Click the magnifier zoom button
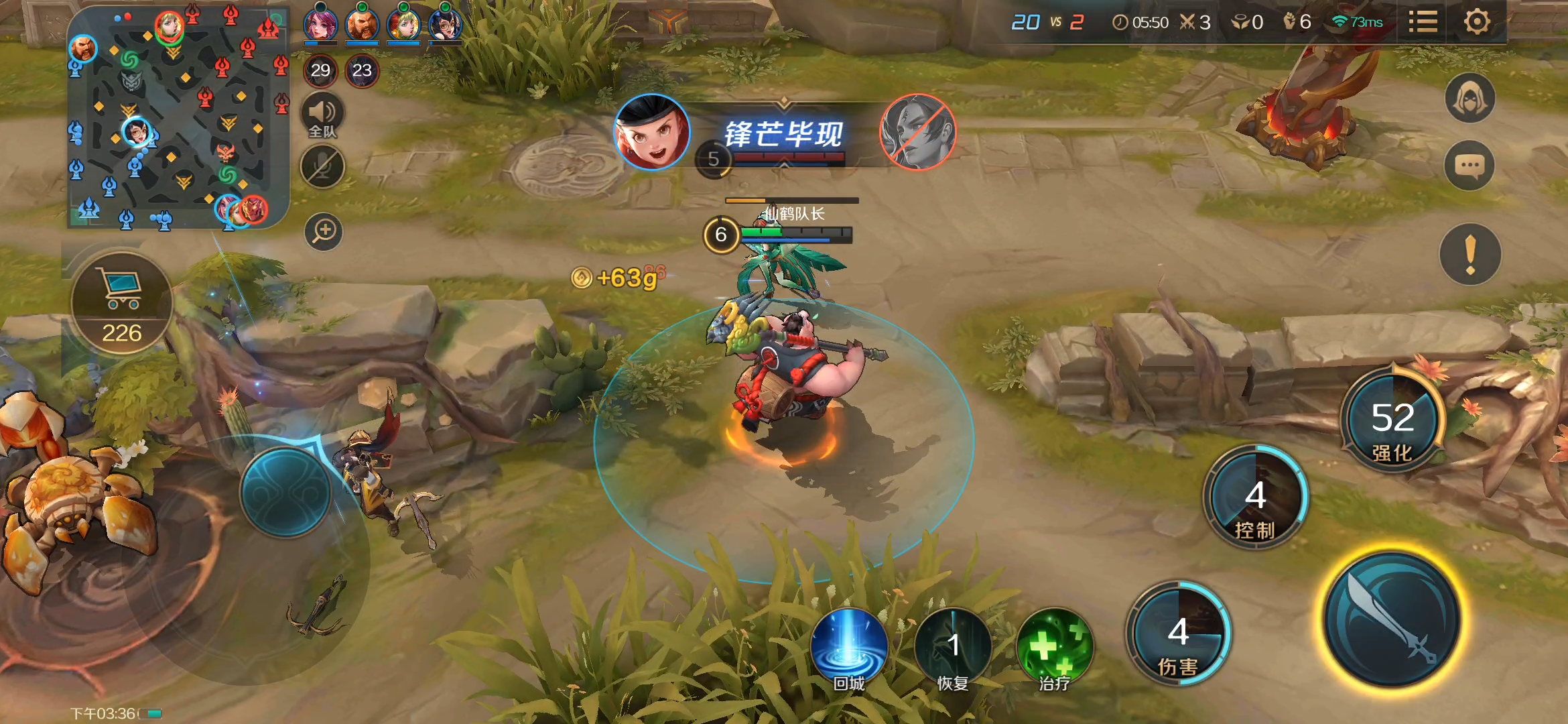Image resolution: width=1568 pixels, height=724 pixels. [324, 232]
